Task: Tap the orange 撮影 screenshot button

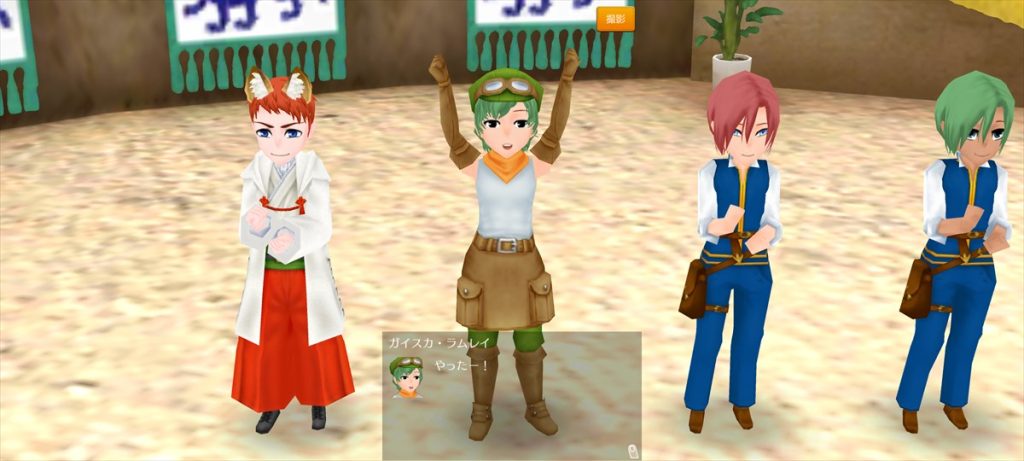Action: pos(615,20)
